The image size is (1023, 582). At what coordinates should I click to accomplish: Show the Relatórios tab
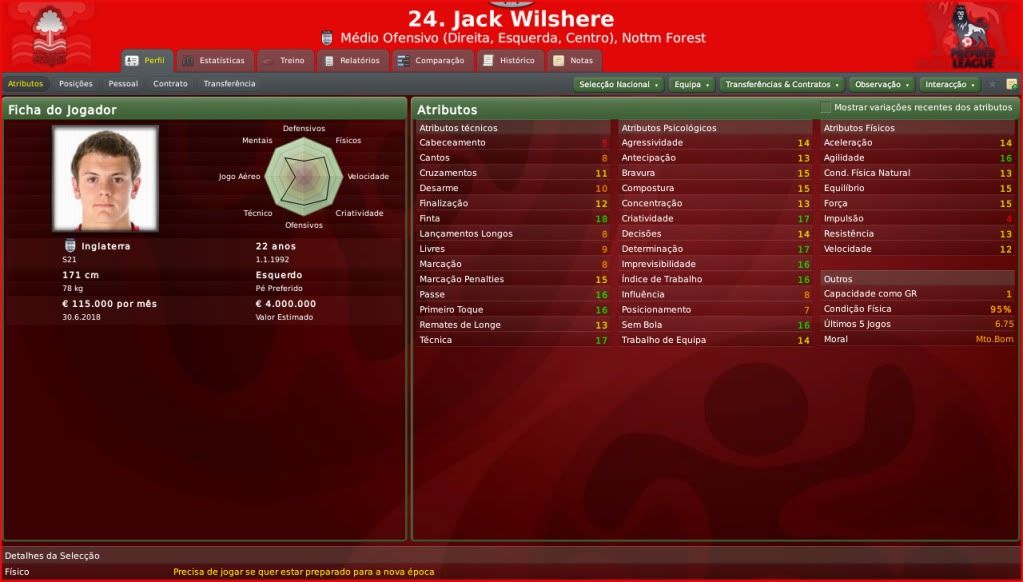[352, 61]
